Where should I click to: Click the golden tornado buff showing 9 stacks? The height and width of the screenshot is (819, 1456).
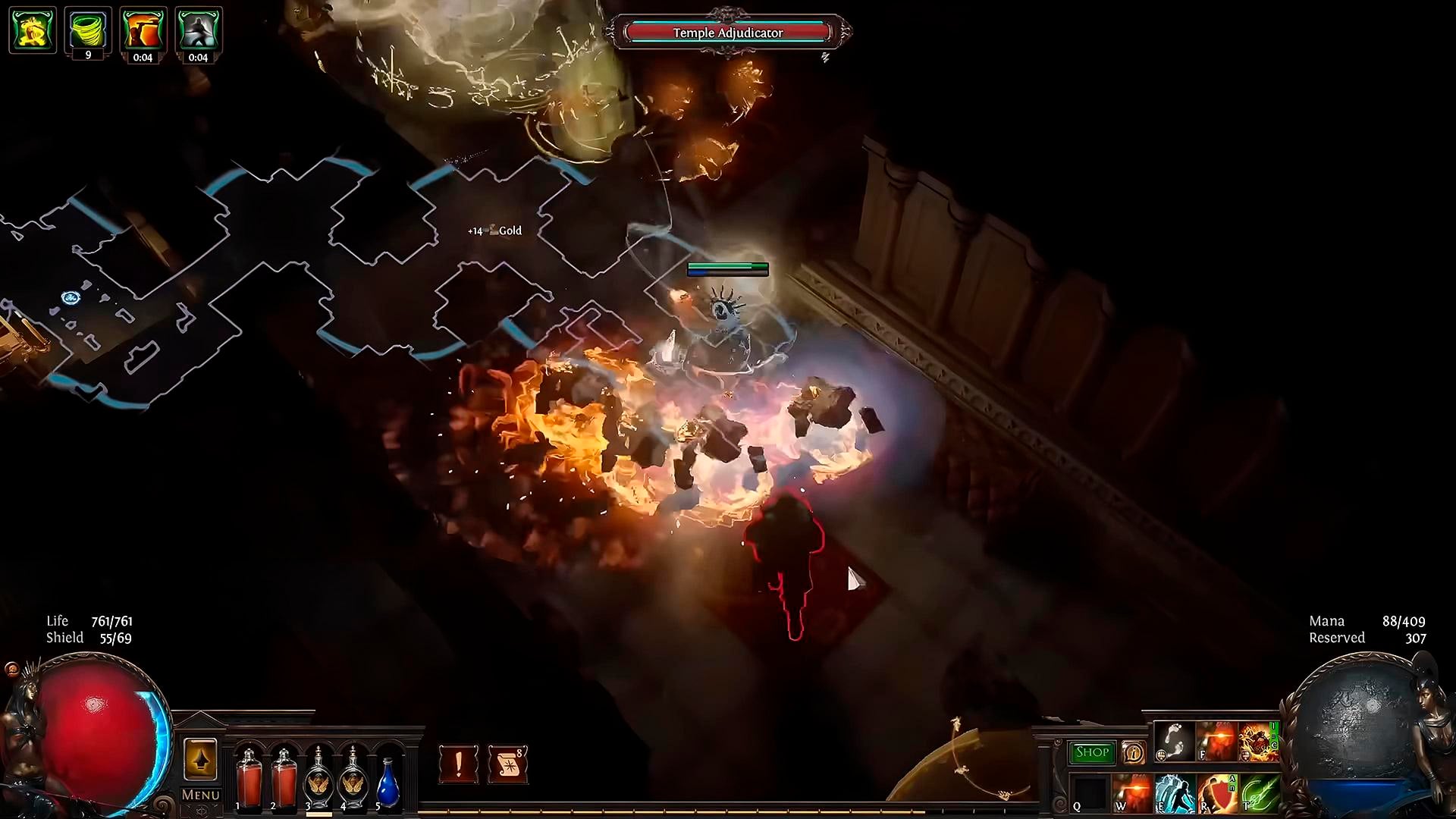(88, 27)
